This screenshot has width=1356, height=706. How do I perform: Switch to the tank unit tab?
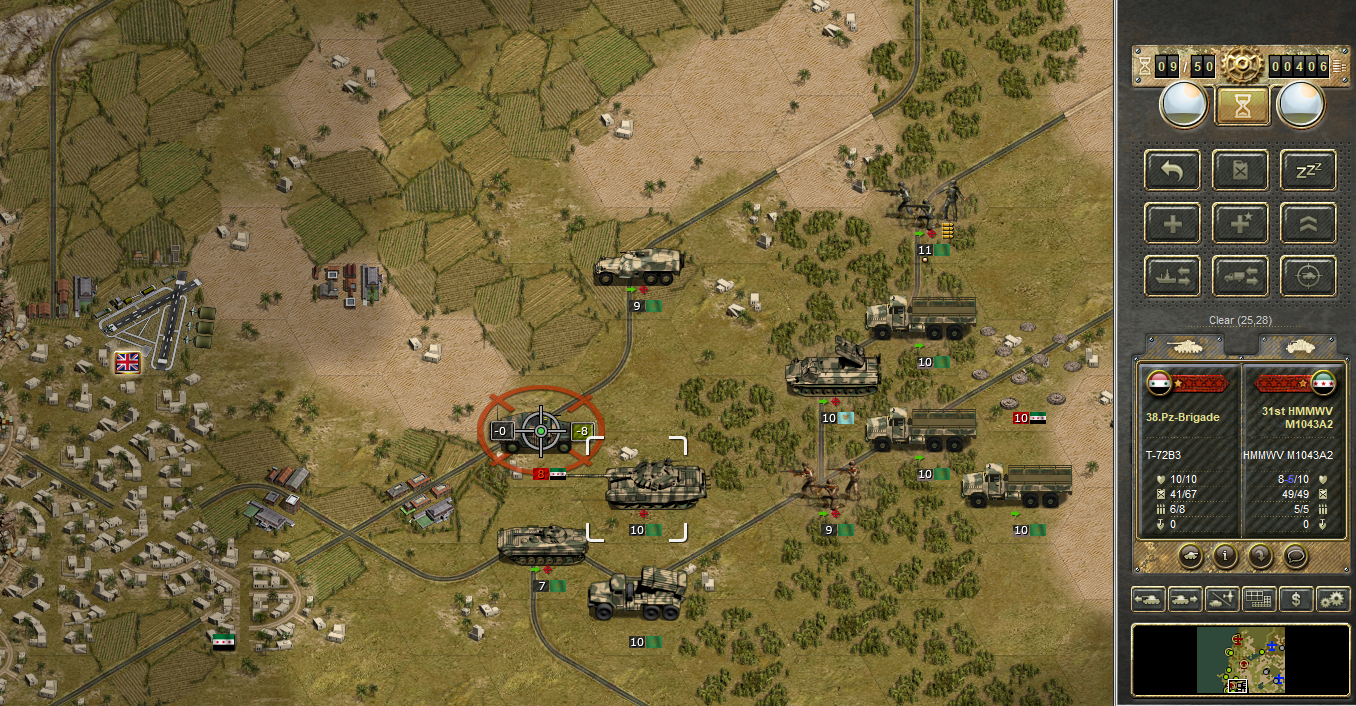click(x=1187, y=345)
